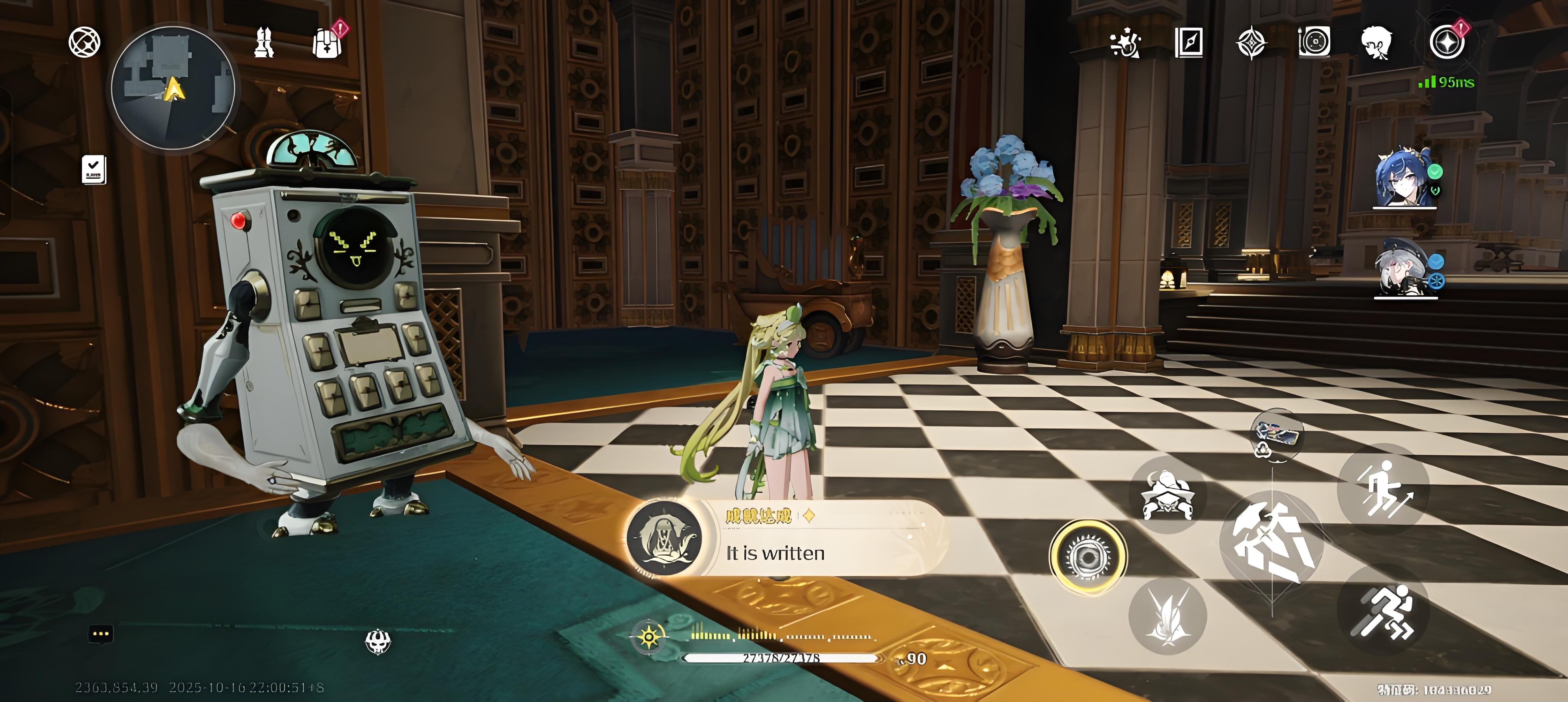1568x702 pixels.
Task: Open the quest checklist icon
Action: [94, 169]
